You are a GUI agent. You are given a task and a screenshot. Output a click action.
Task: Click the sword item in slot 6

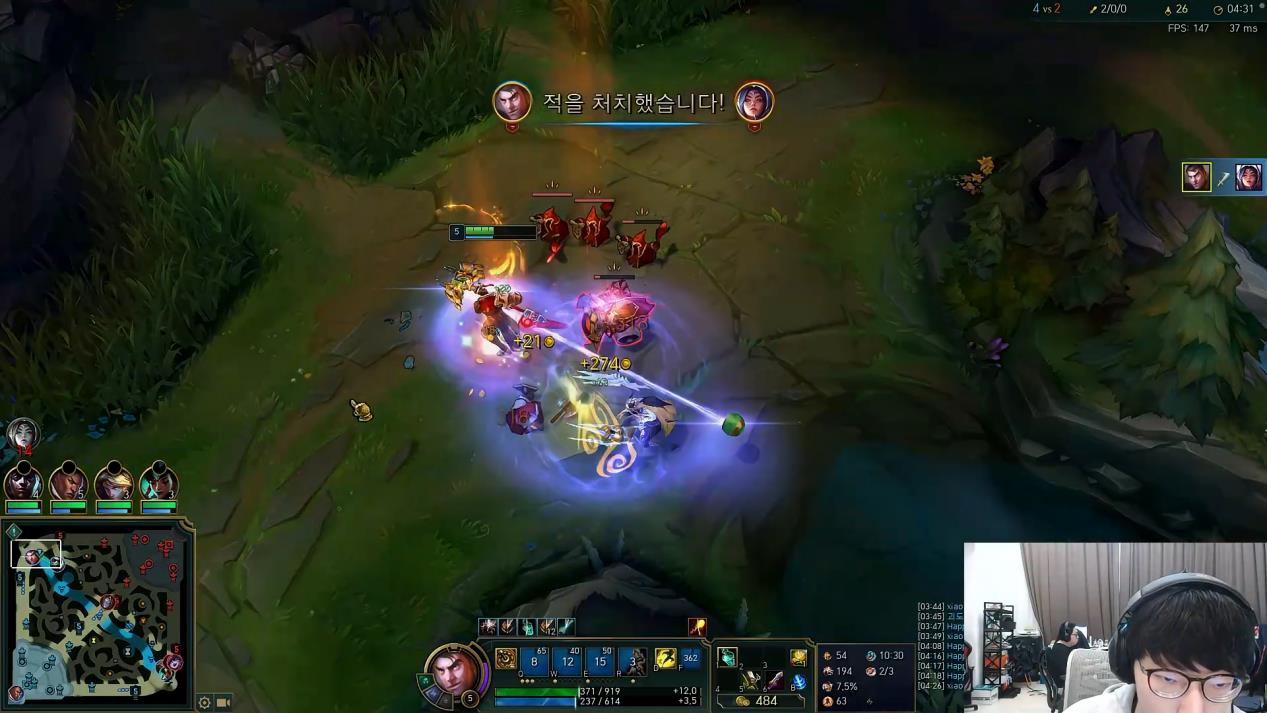(774, 681)
